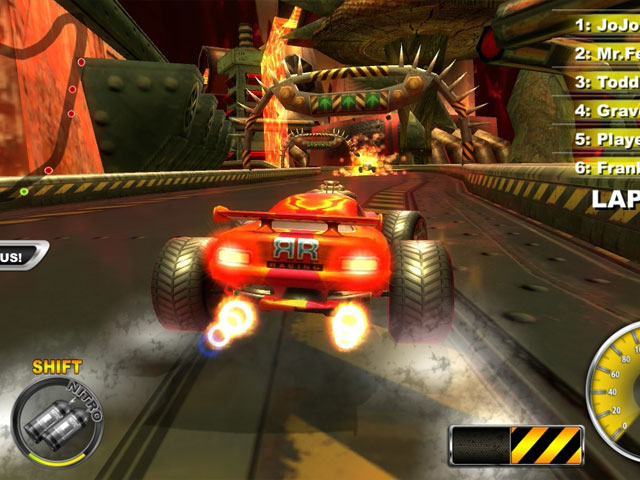Image resolution: width=640 pixels, height=480 pixels.
Task: Pick the fourth-place Grav racer row
Action: click(x=606, y=110)
